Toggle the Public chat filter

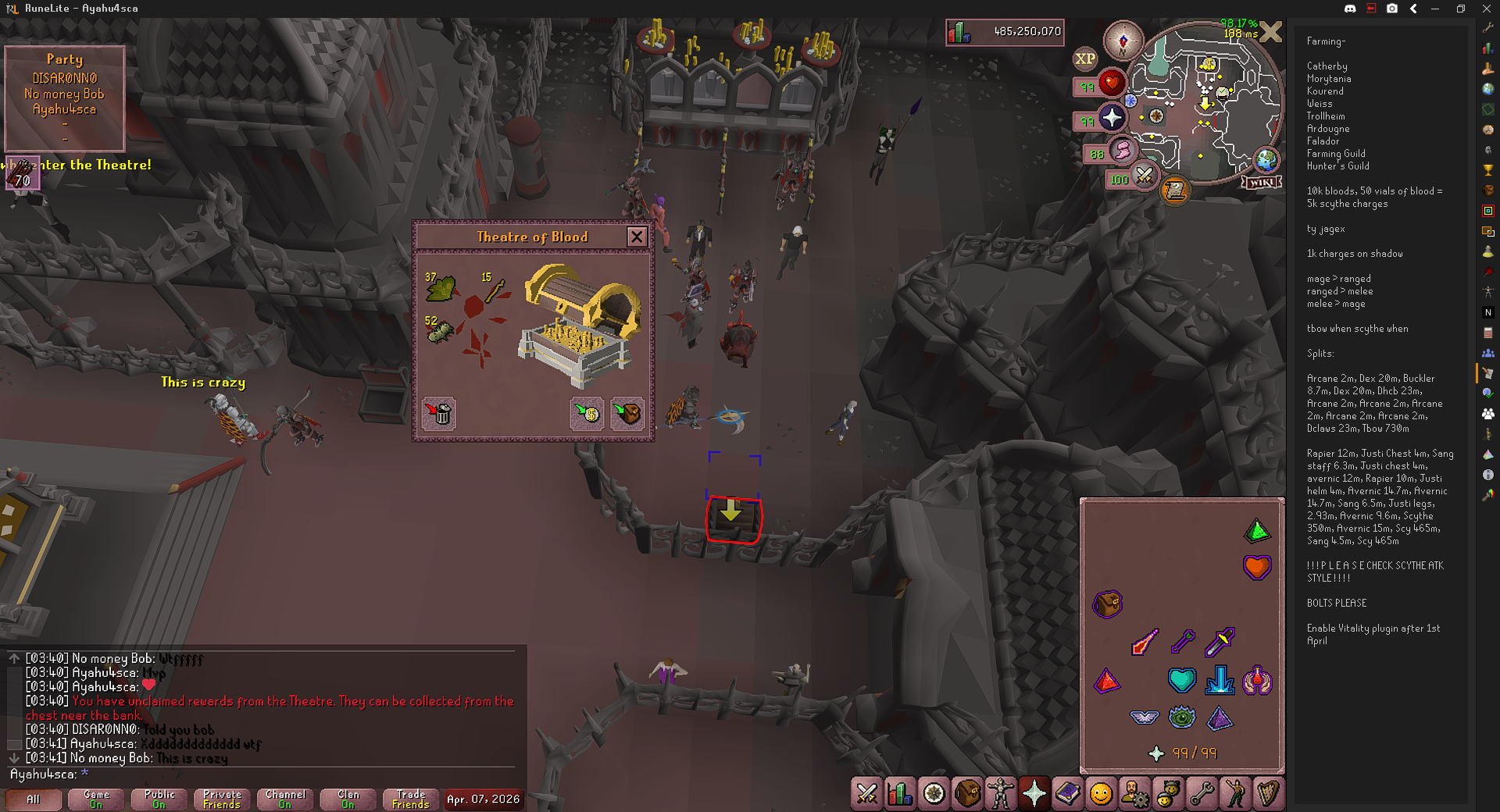point(159,800)
